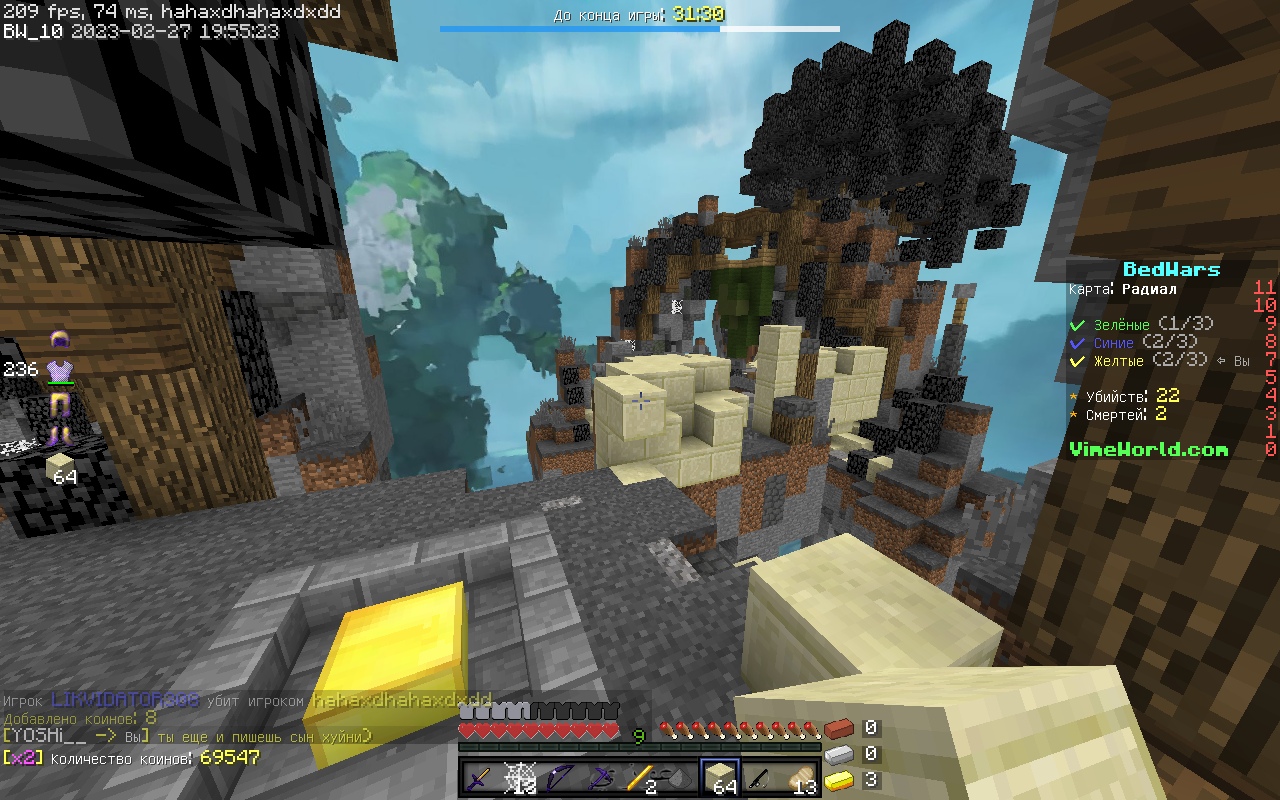Select the enchanted sword hotbar slot

tap(480, 778)
